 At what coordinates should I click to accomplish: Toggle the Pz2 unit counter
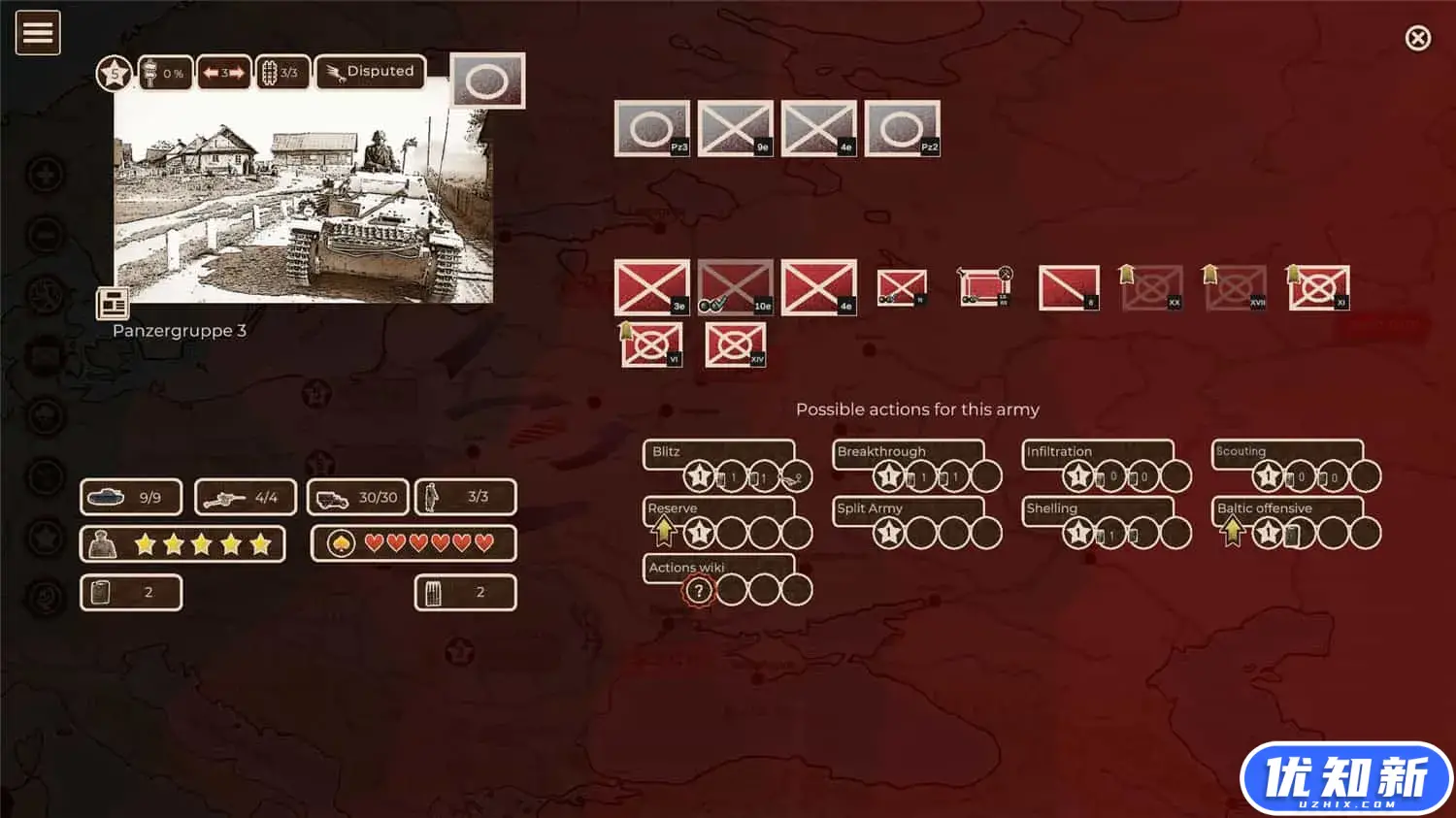pyautogui.click(x=904, y=127)
